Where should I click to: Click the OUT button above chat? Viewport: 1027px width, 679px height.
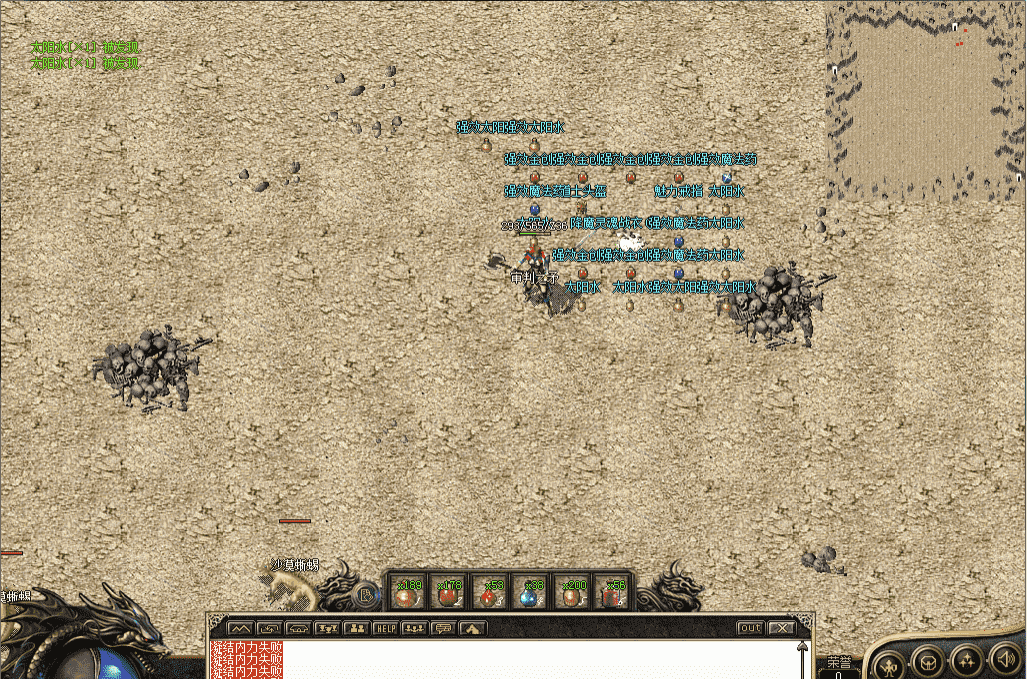click(750, 628)
